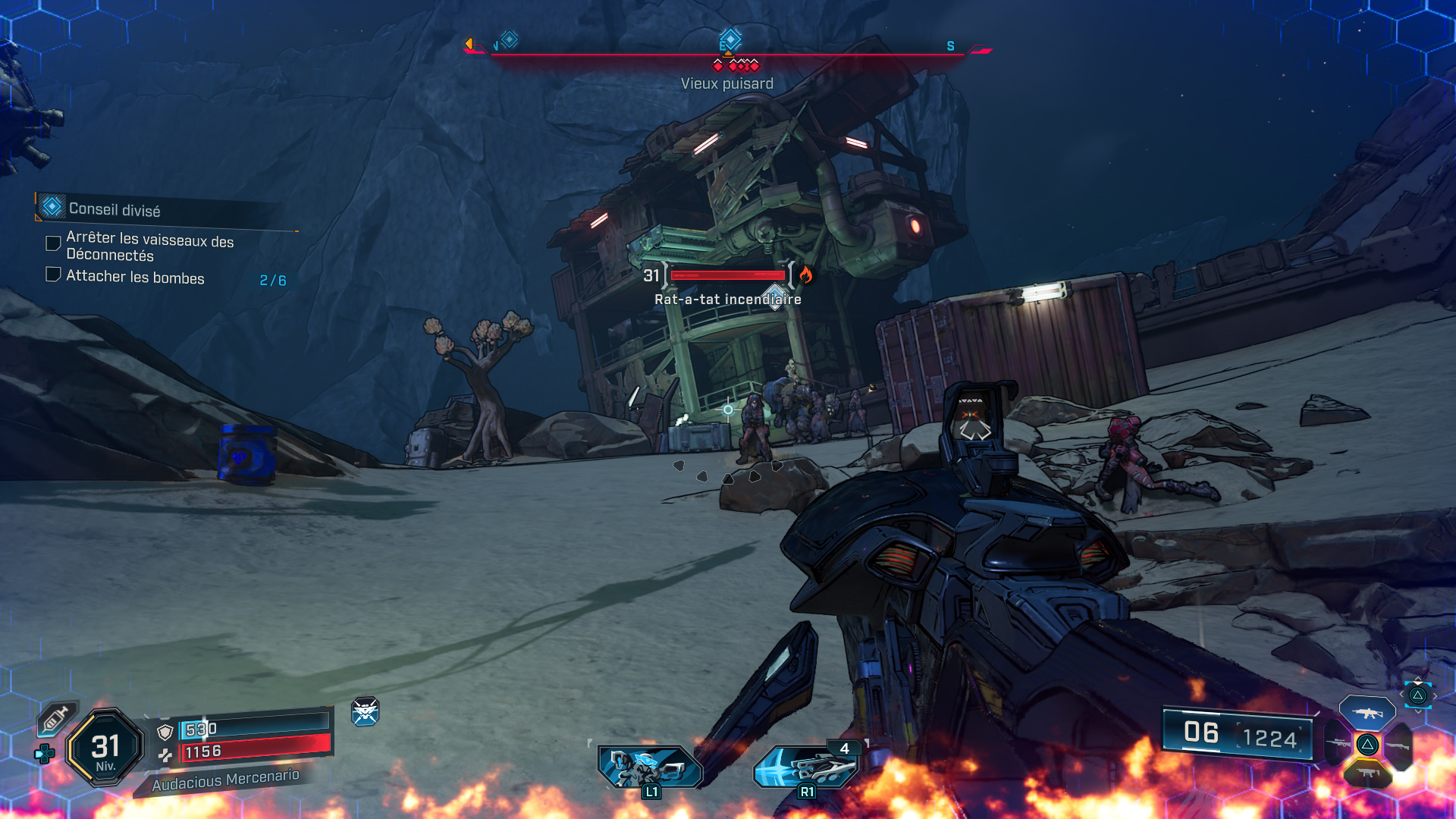Image resolution: width=1456 pixels, height=819 pixels.
Task: Open the level 31 character badge
Action: [105, 748]
